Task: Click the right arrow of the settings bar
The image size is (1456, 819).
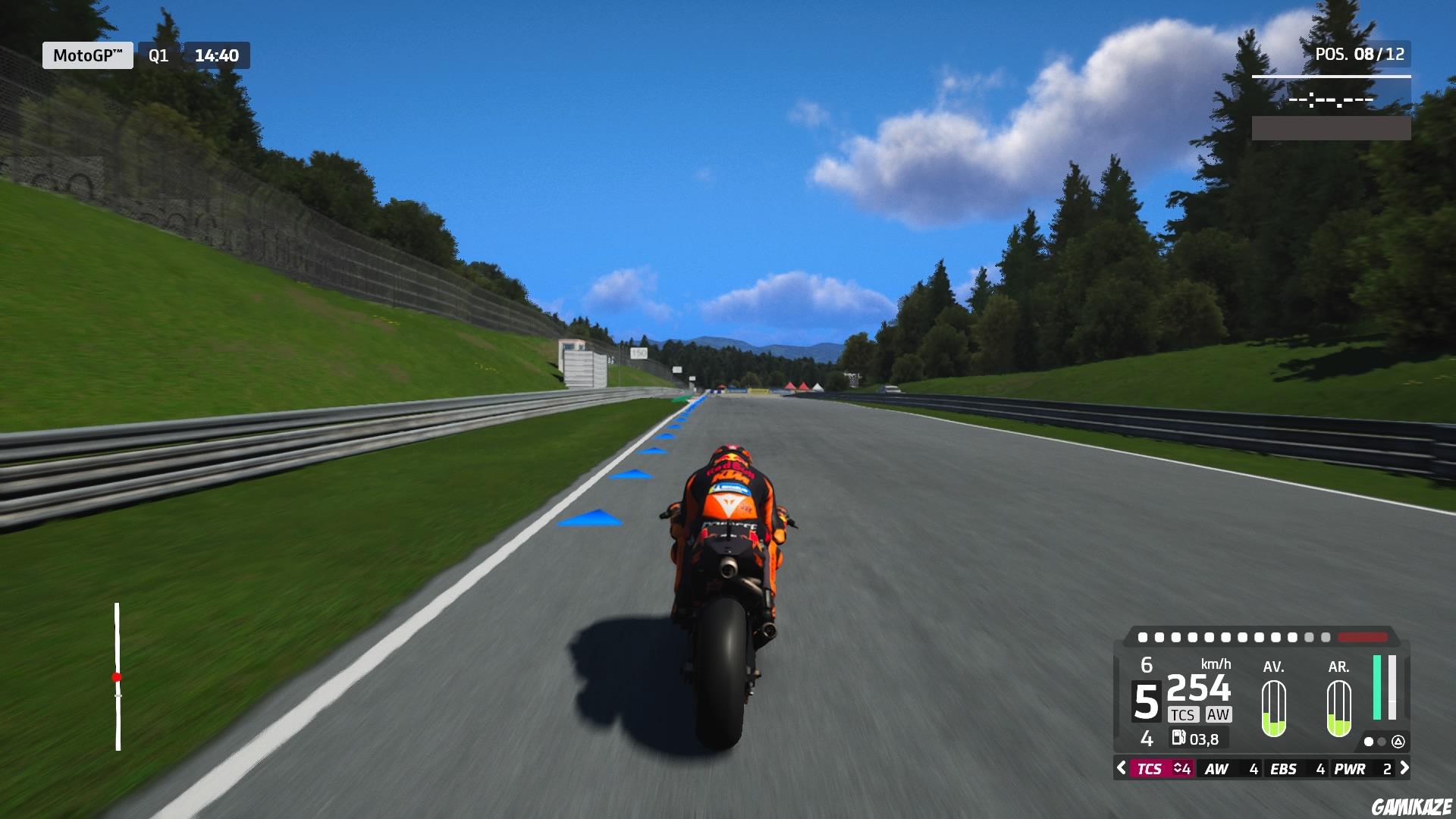Action: pos(1404,769)
